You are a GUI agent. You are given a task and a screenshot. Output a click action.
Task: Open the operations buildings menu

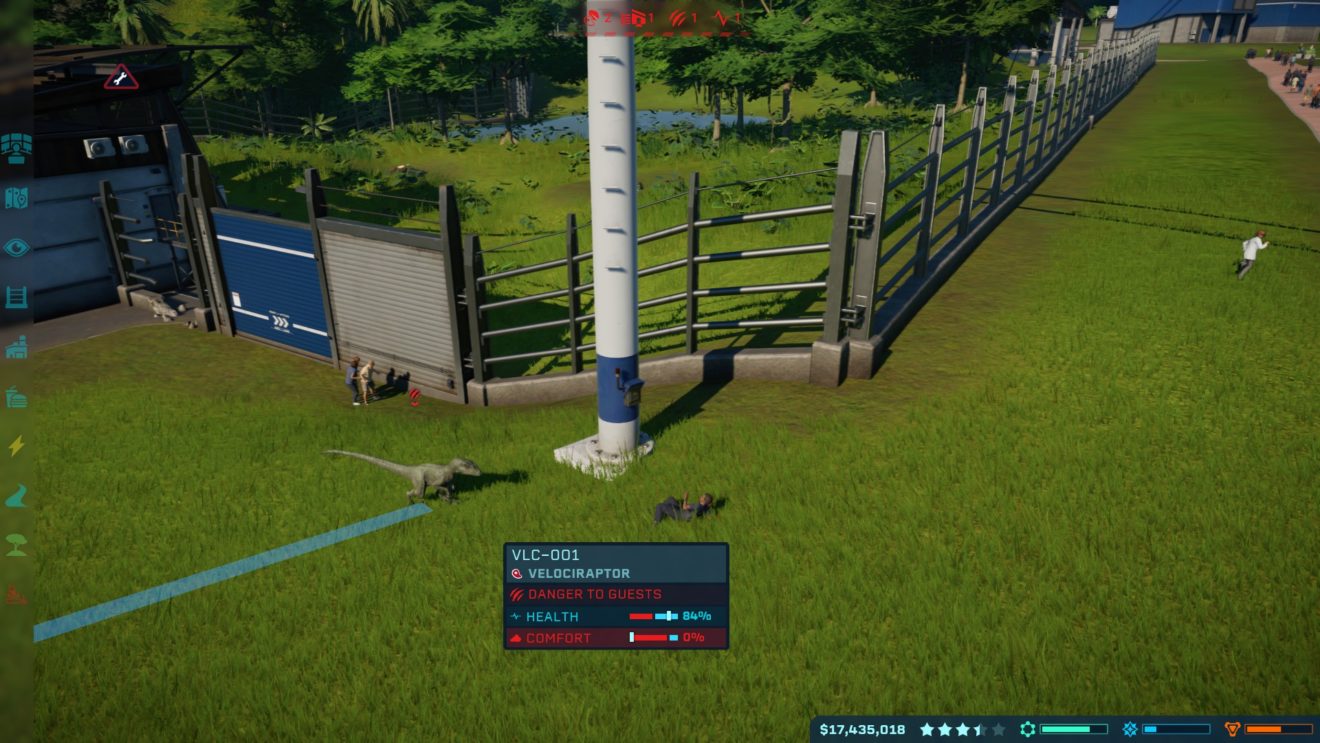click(x=16, y=347)
